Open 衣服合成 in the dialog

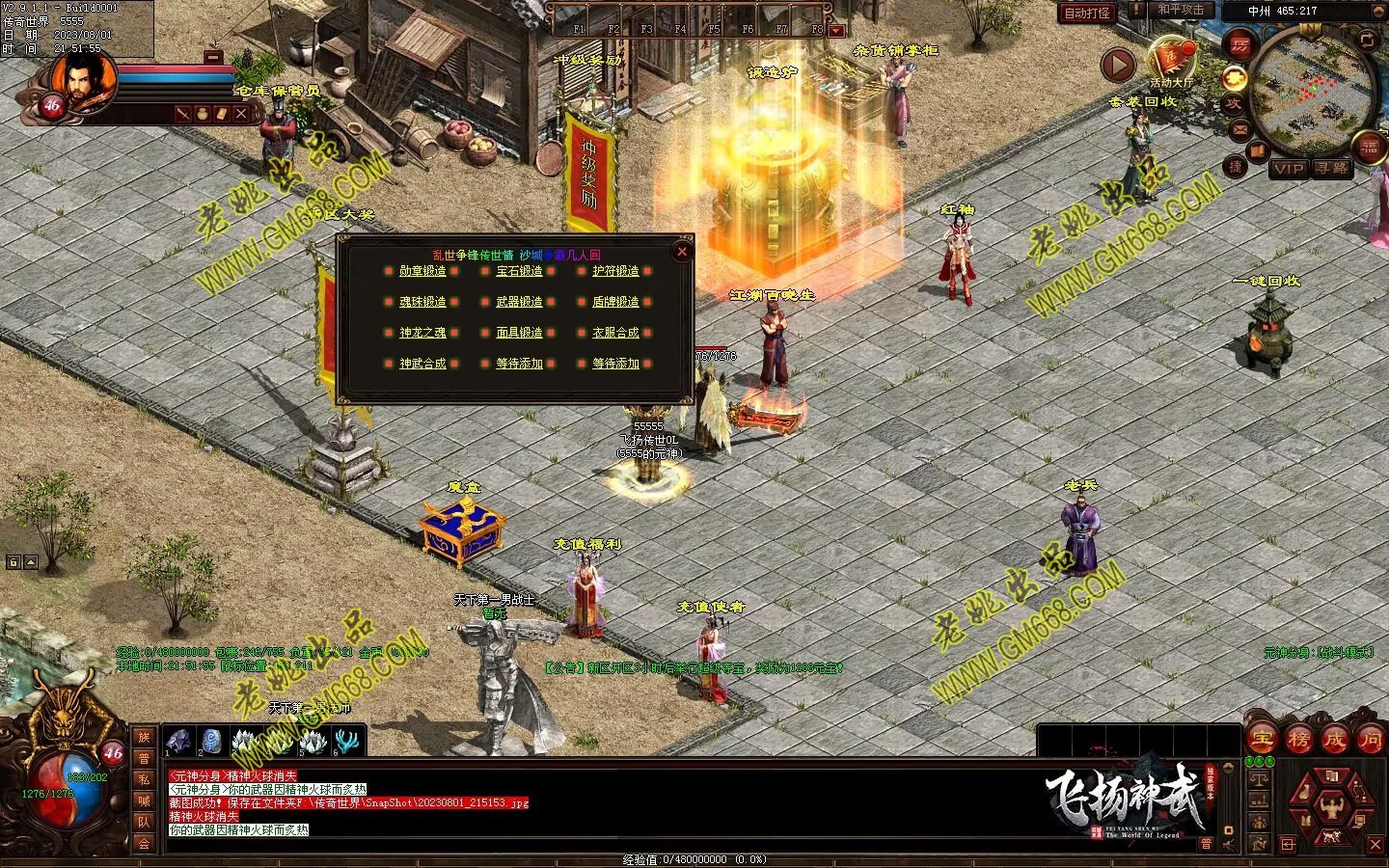(615, 333)
